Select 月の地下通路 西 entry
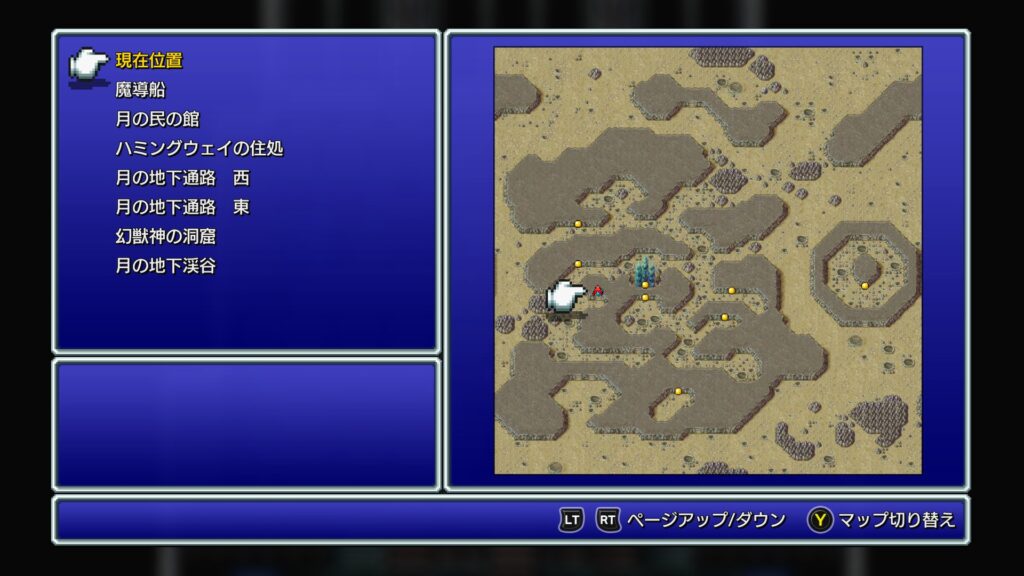 click(x=182, y=178)
